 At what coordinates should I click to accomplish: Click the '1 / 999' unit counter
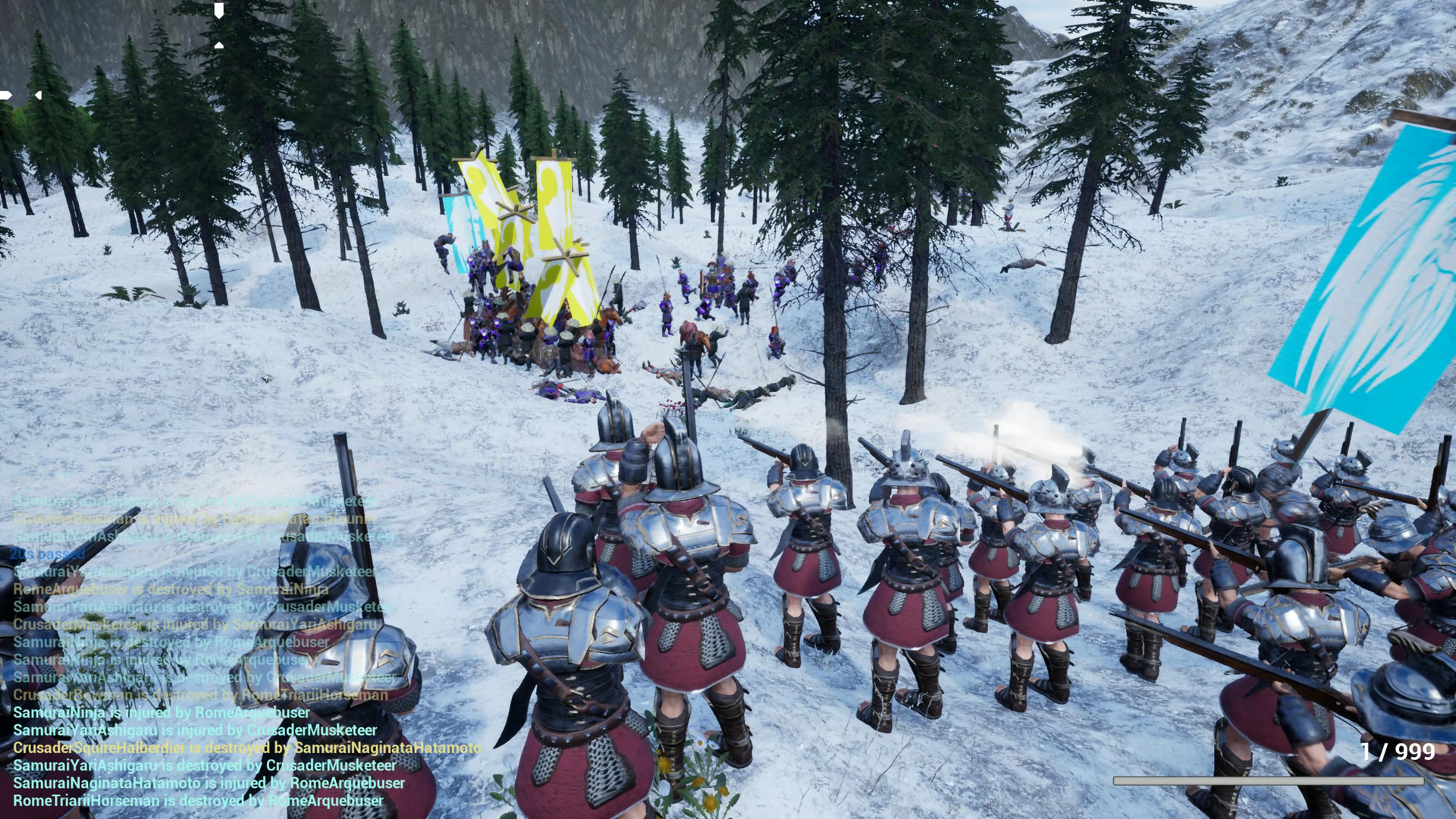[x=1398, y=751]
